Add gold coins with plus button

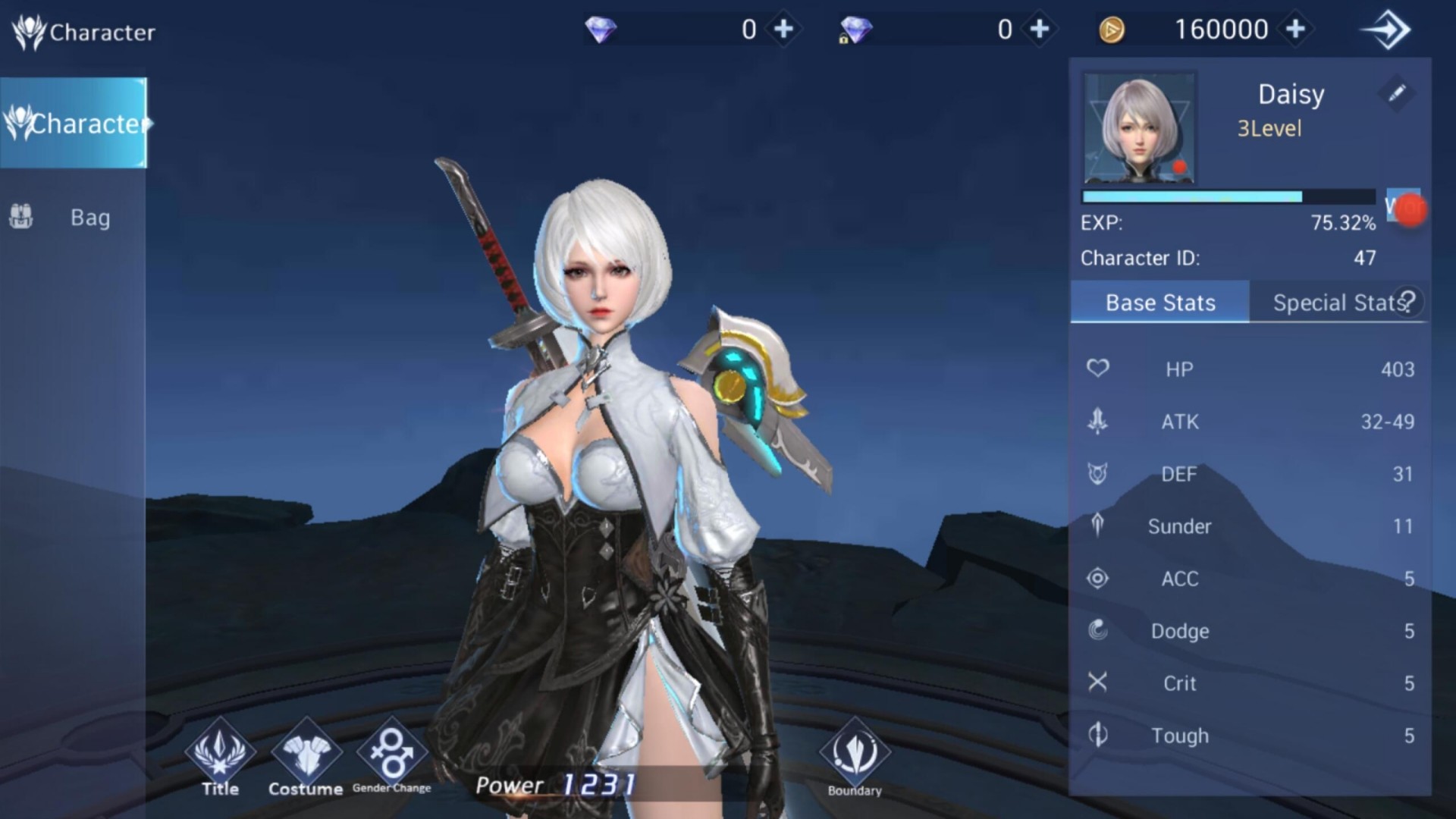(x=1296, y=29)
